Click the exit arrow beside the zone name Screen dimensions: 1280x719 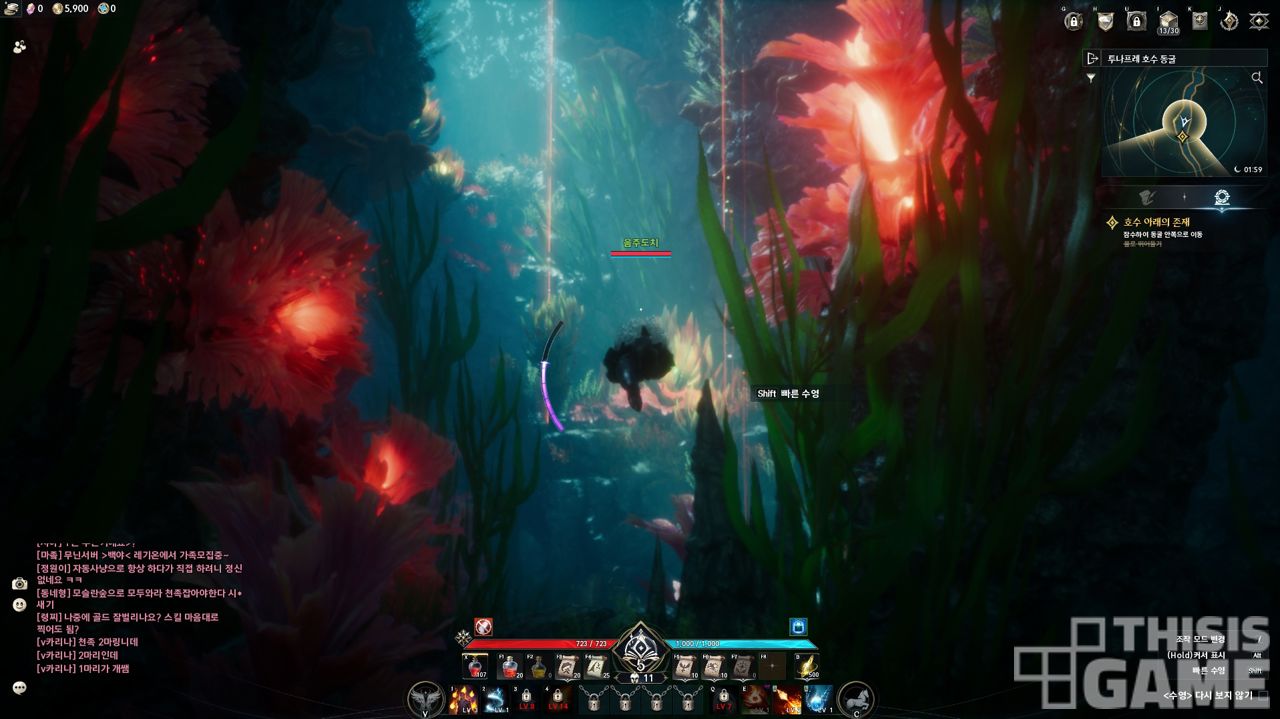(1093, 59)
